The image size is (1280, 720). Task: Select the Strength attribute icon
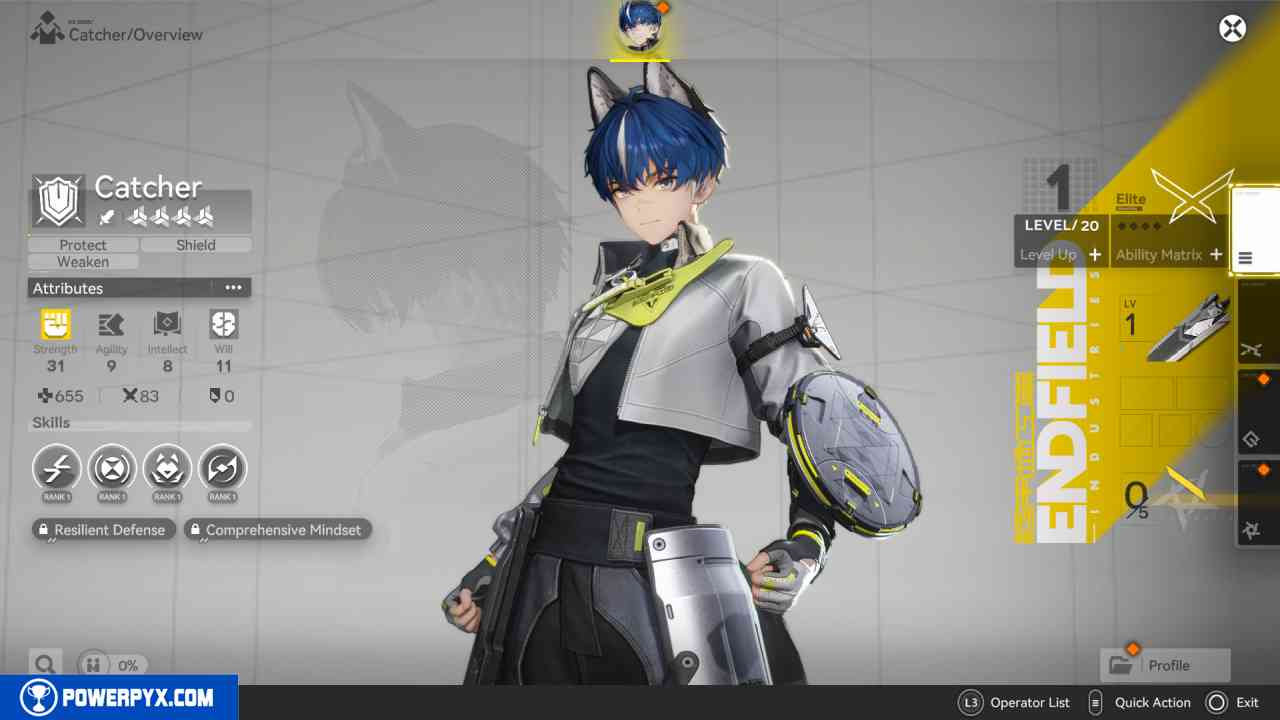[x=55, y=325]
